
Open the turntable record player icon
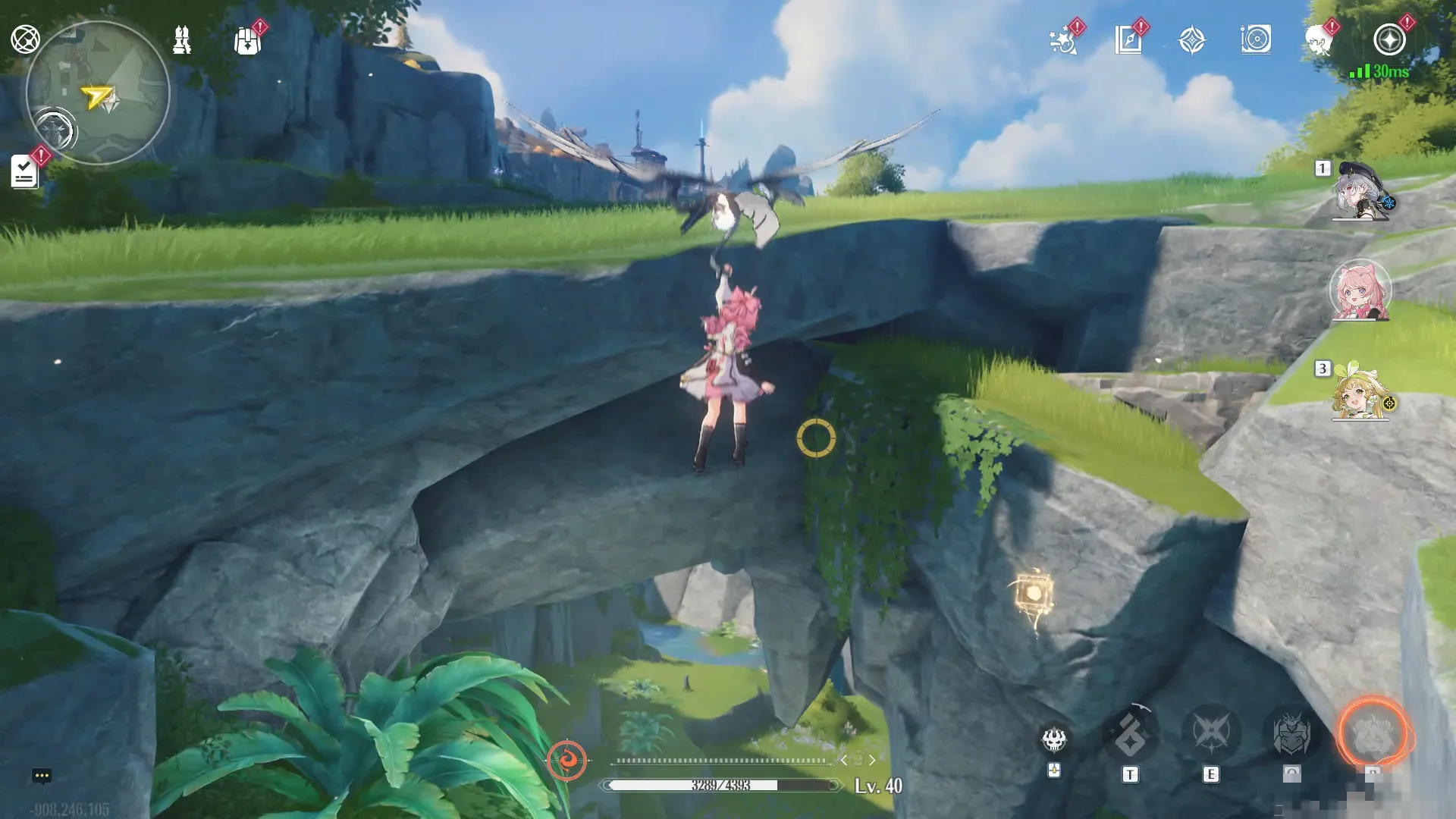(x=1256, y=39)
